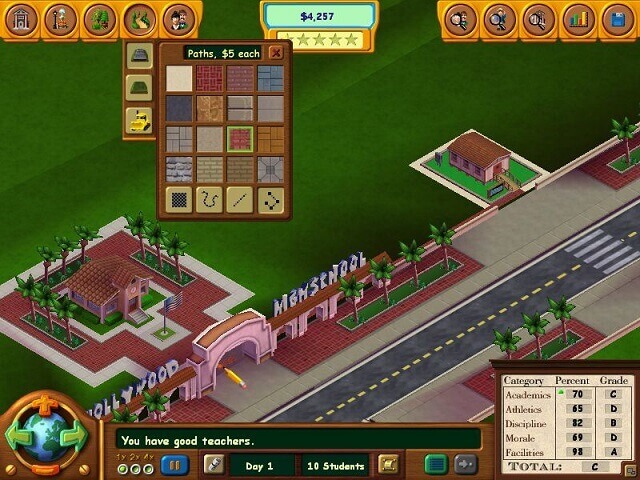Open the staff hiring menu
The image size is (640, 480).
(178, 18)
